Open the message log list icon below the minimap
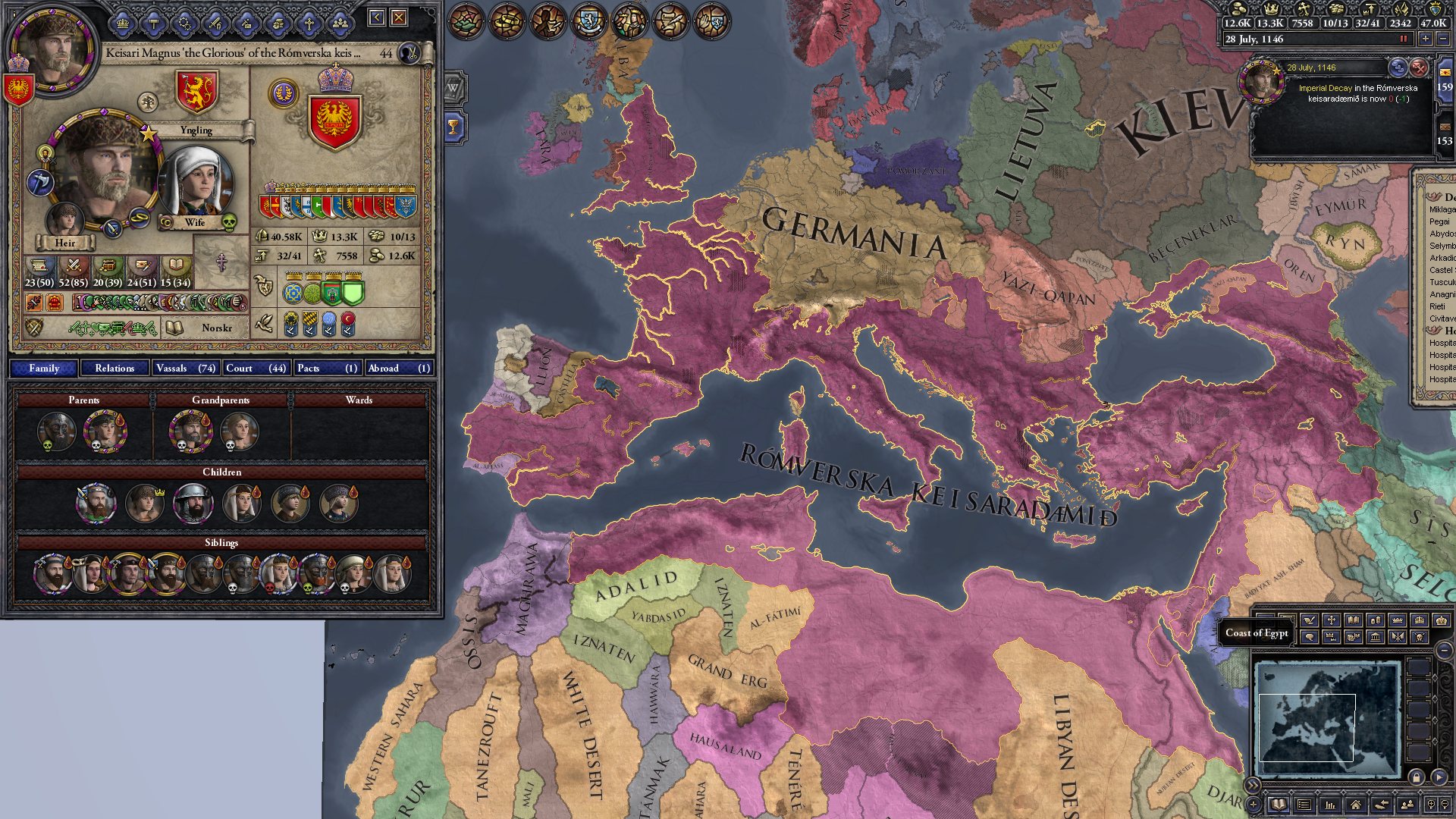 pos(1304,805)
